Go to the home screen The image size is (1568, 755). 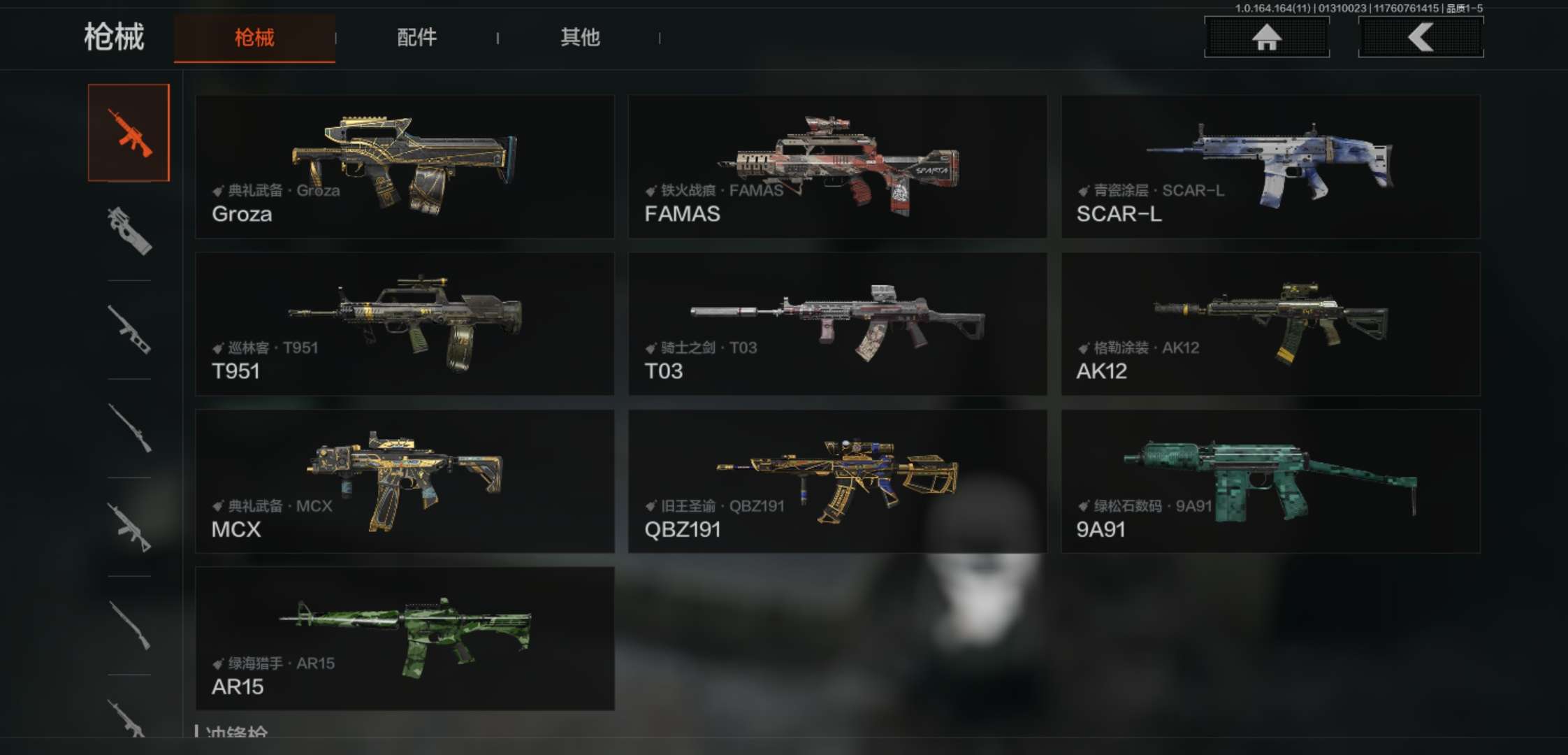(x=1266, y=37)
